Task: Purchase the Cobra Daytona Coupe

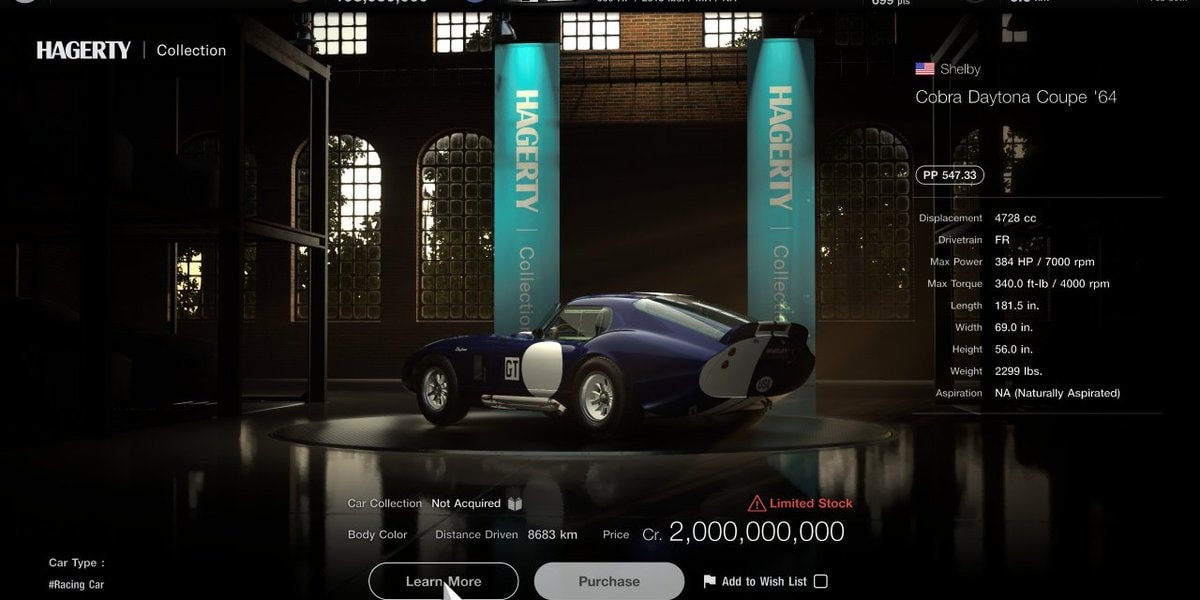Action: point(608,581)
